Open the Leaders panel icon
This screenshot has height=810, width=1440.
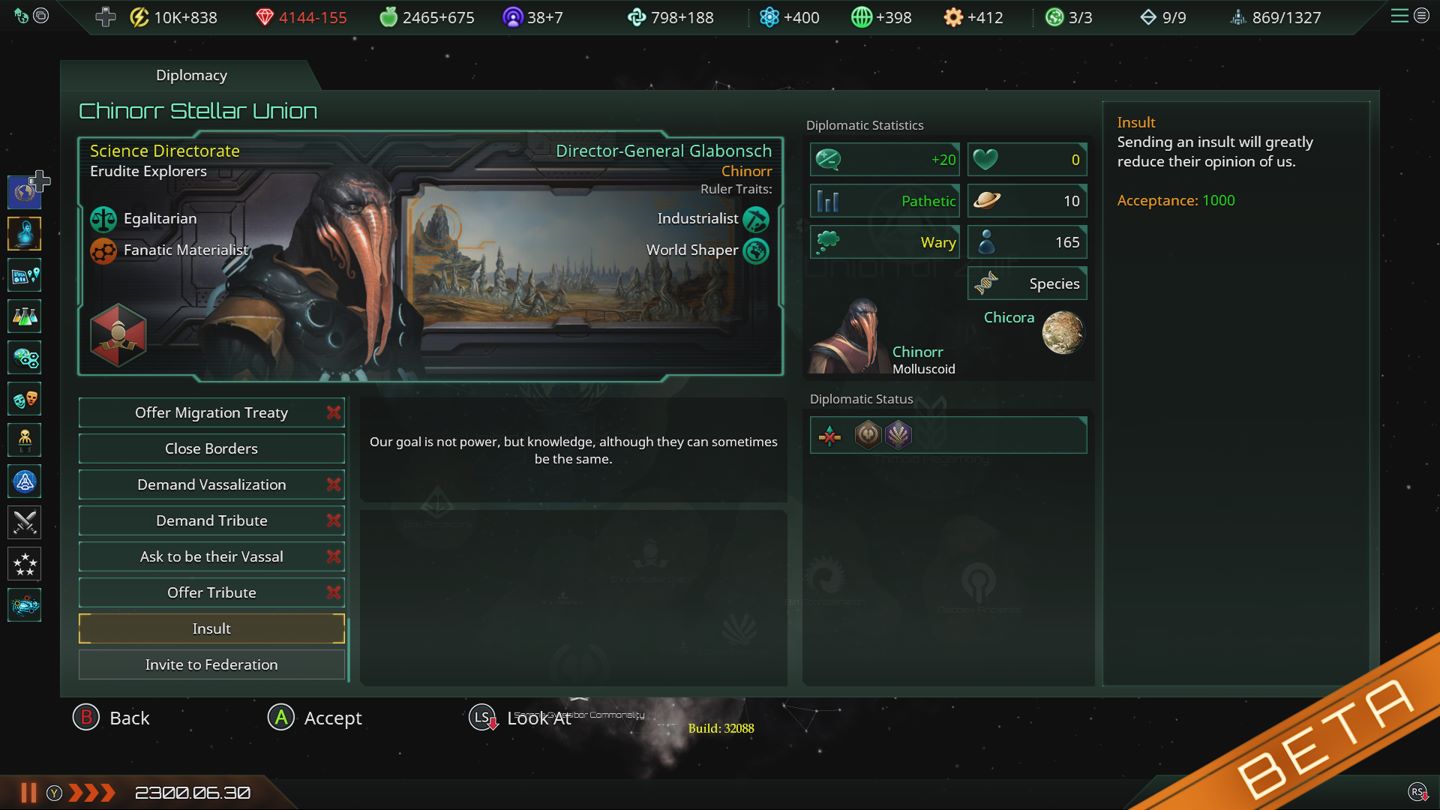click(24, 440)
